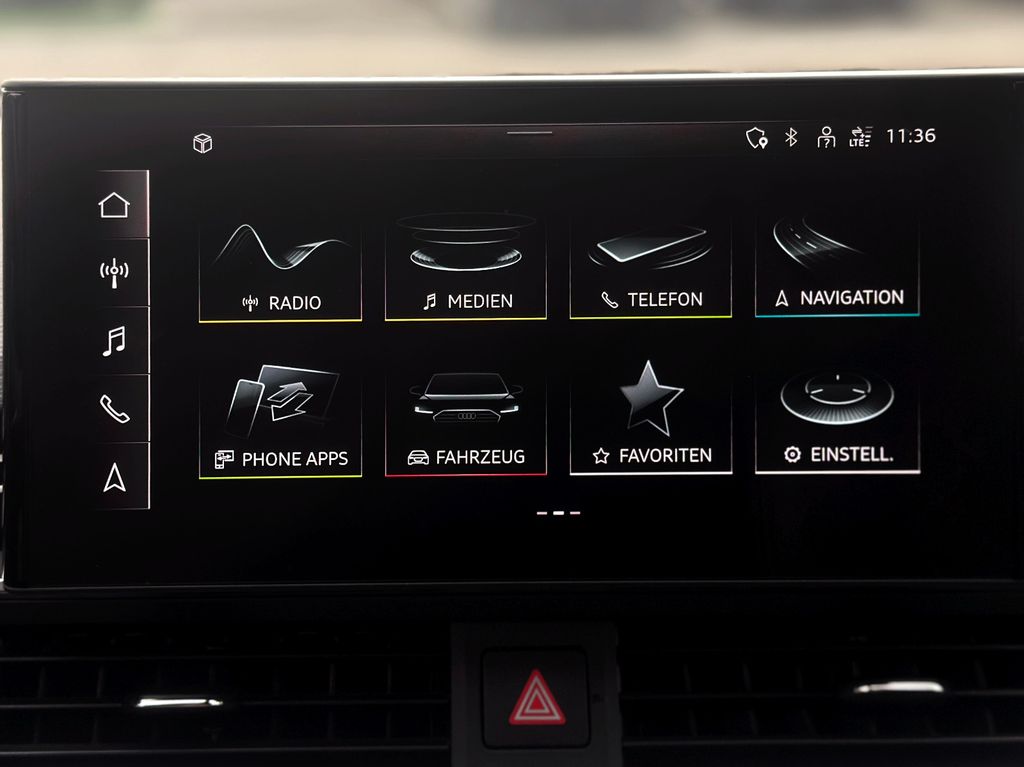
Task: Click the page indicator dashes
Action: coord(558,513)
